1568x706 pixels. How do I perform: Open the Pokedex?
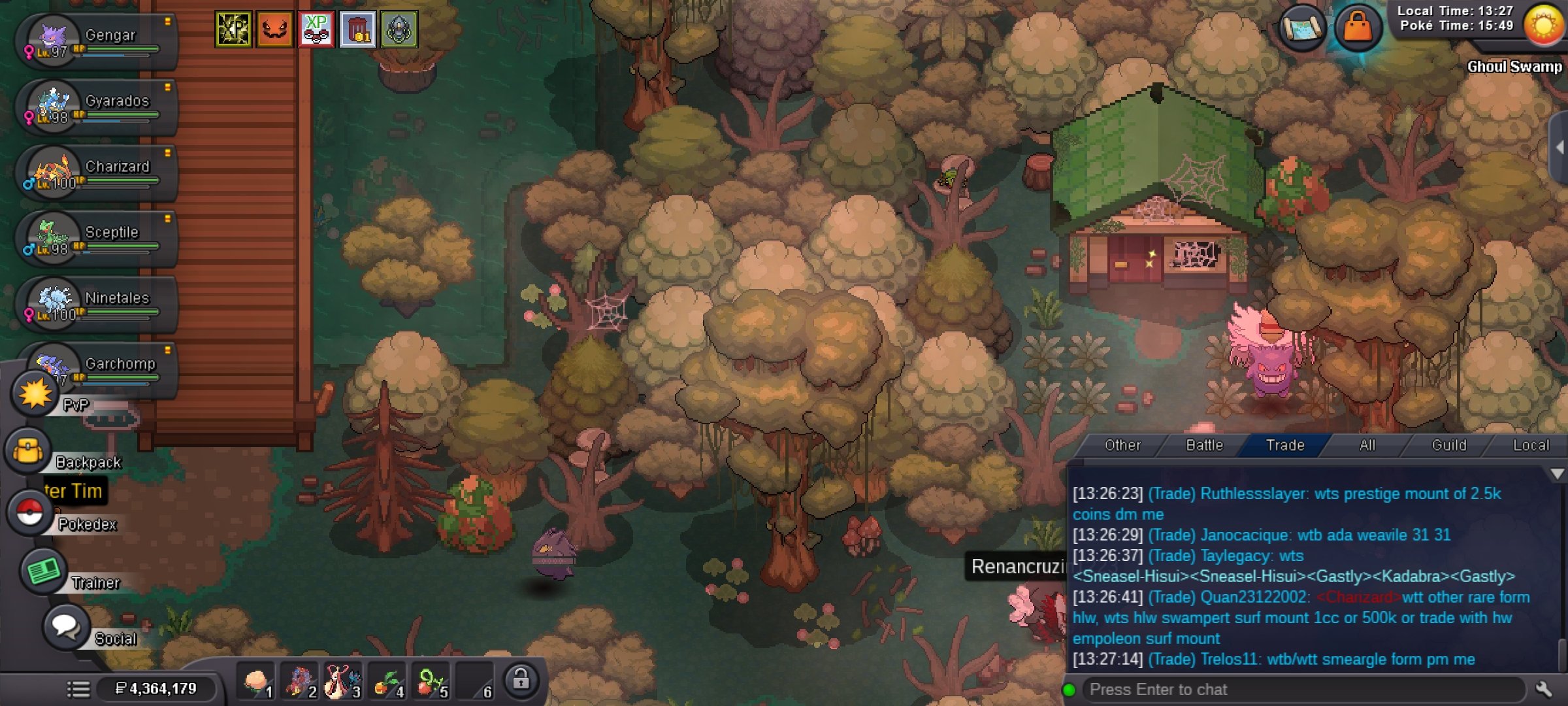click(29, 513)
